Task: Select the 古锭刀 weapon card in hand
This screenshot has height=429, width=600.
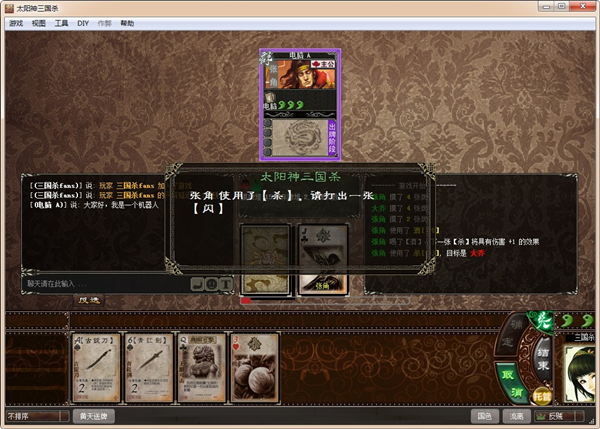Action: tap(96, 367)
